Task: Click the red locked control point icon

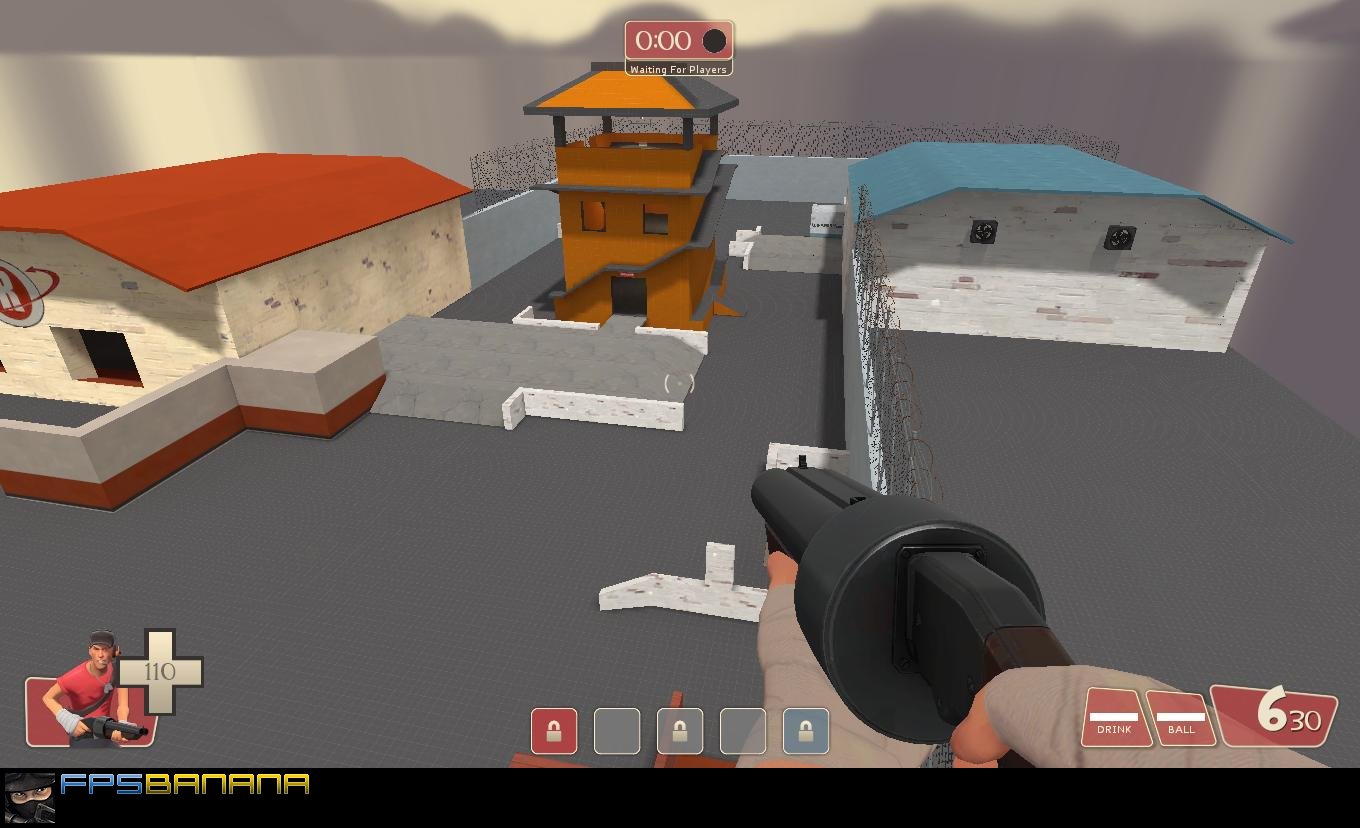Action: click(554, 731)
